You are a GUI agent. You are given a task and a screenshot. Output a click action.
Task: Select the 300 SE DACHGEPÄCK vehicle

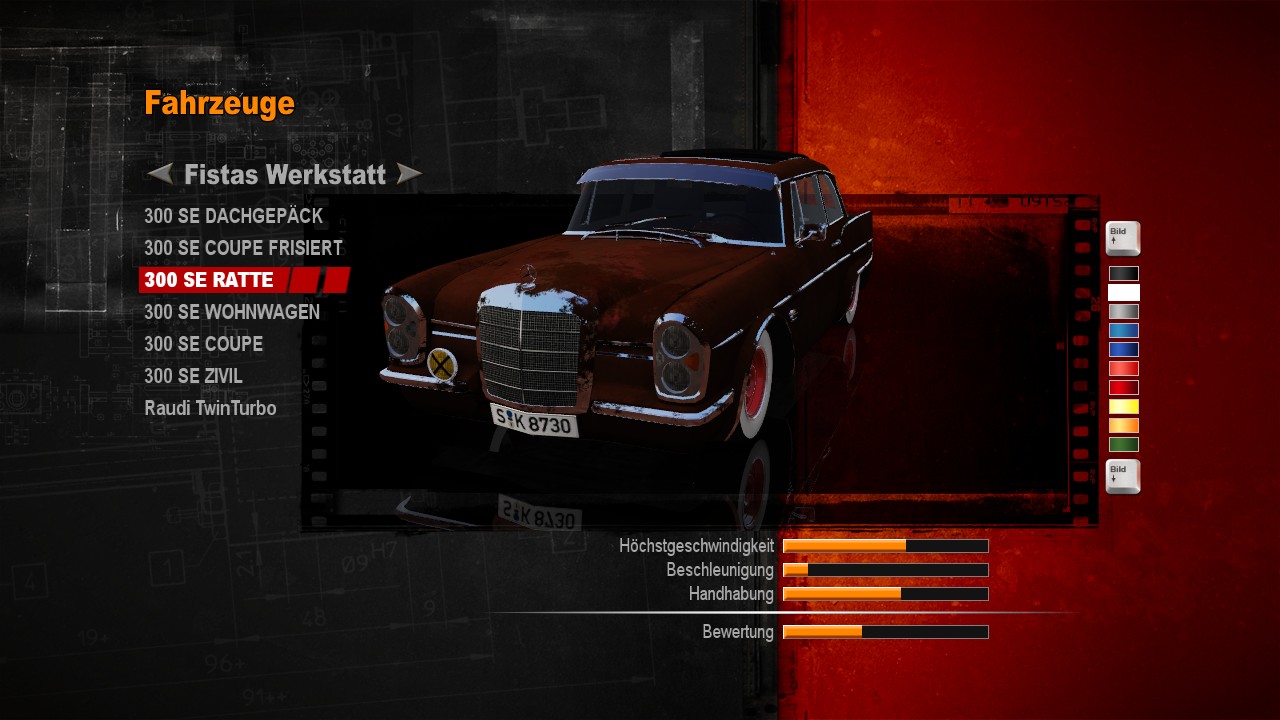coord(233,216)
